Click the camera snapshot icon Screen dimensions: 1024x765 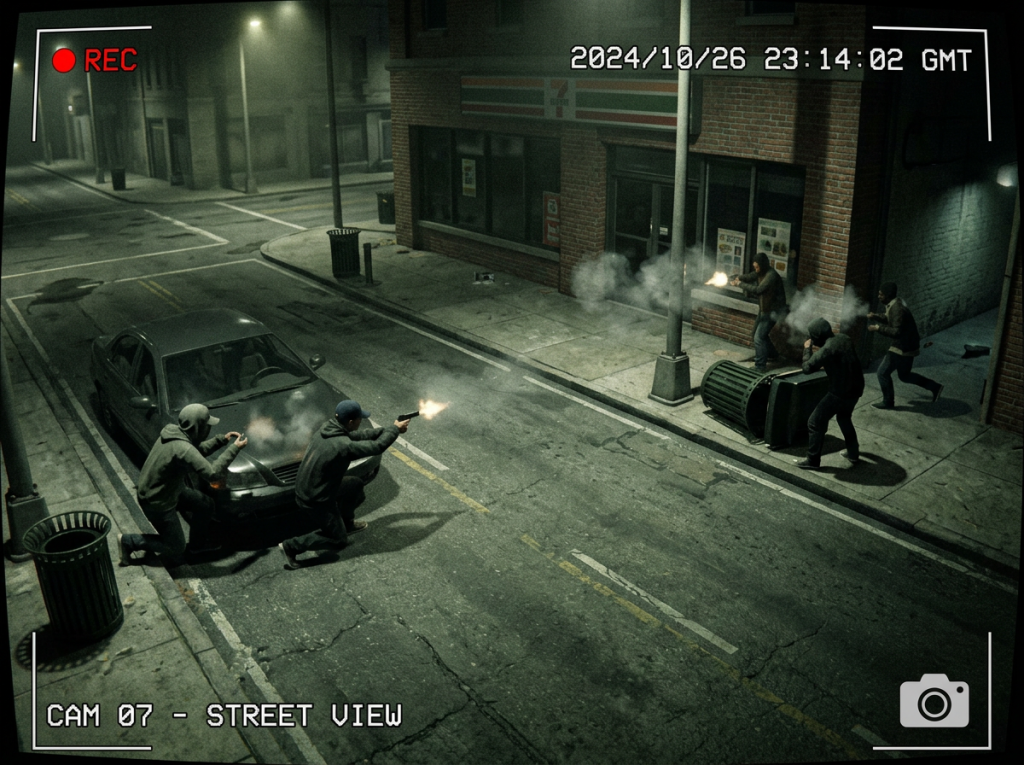(x=934, y=701)
